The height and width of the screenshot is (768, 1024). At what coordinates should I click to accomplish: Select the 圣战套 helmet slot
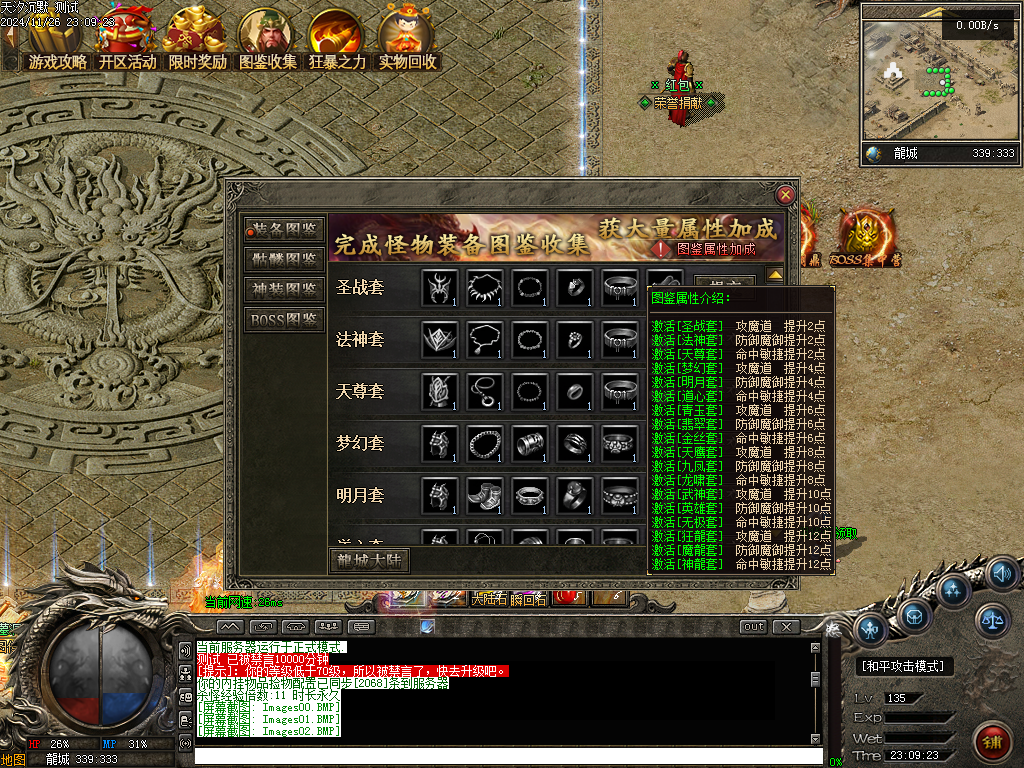coord(440,288)
